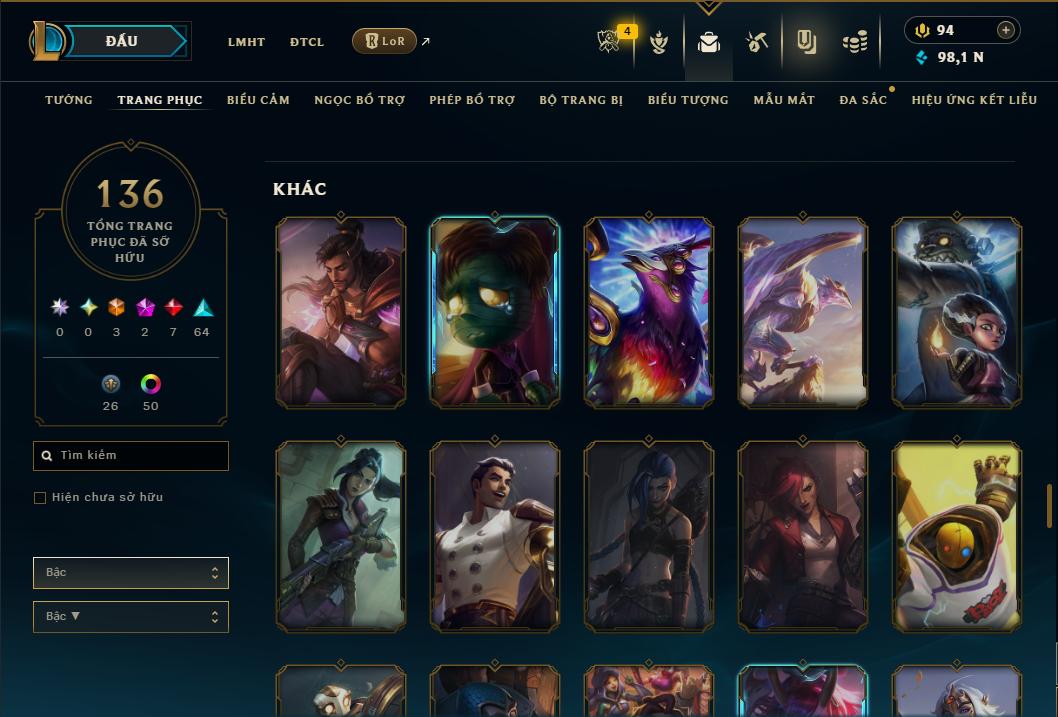Viewport: 1058px width, 717px height.
Task: Switch to the MẪU MẮT tab
Action: 784,100
